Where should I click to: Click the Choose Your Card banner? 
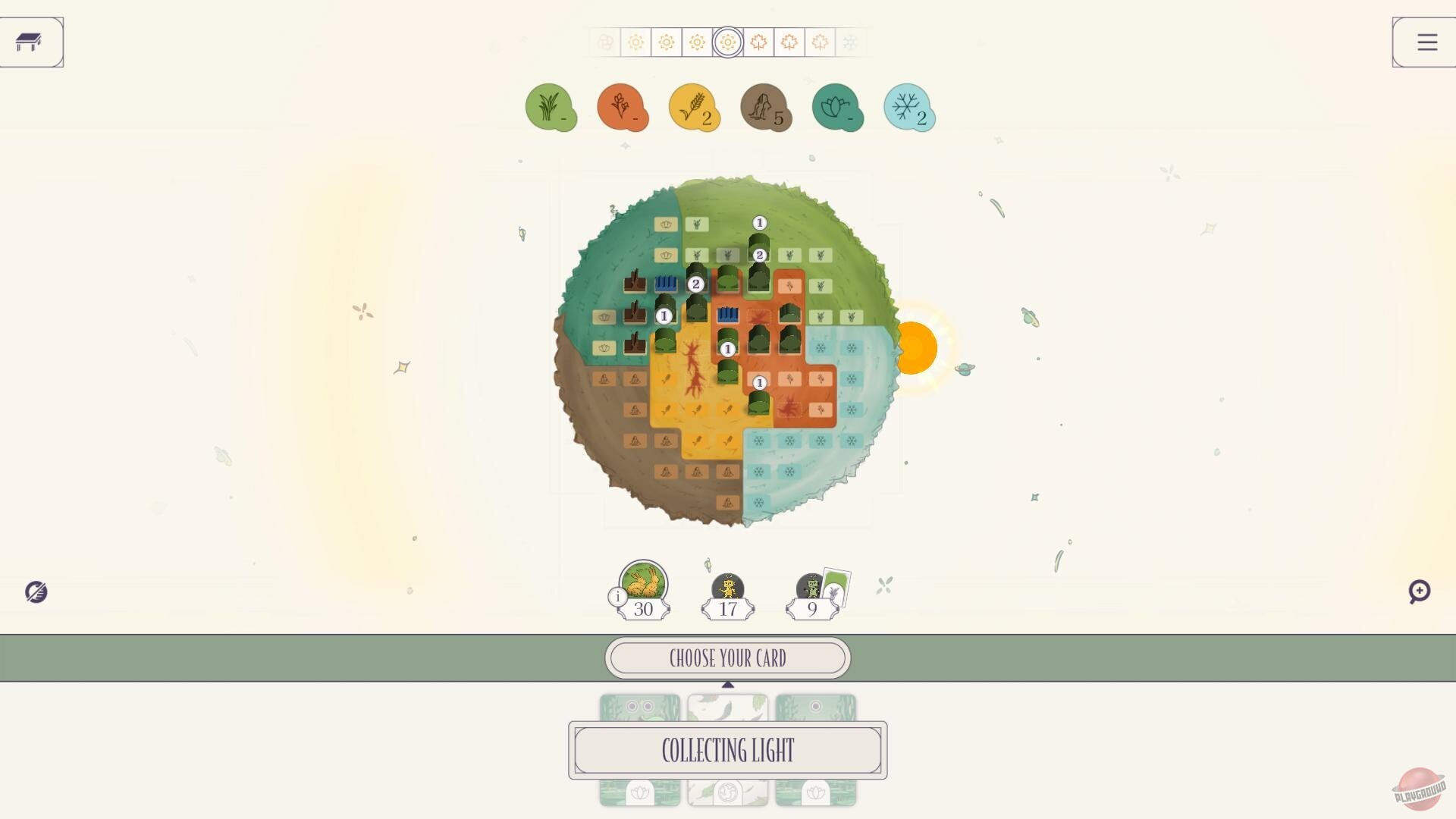pos(727,657)
